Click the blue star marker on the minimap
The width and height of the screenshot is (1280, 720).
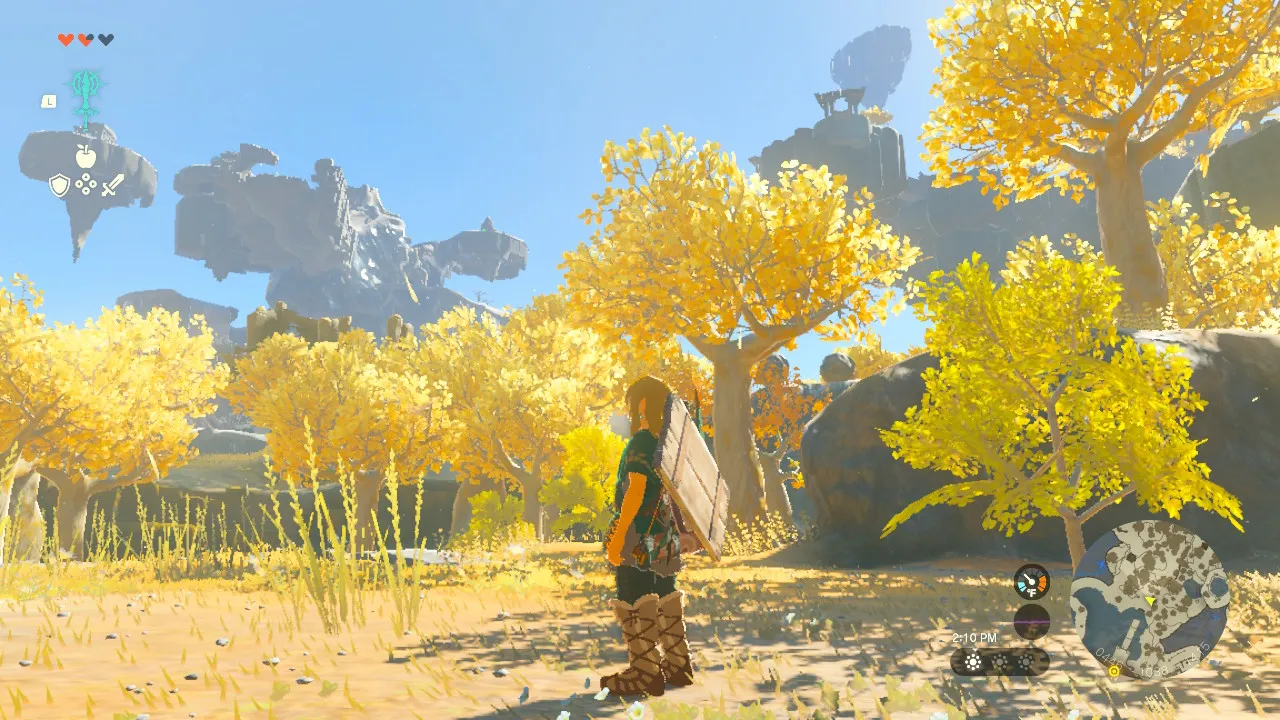coord(1100,564)
